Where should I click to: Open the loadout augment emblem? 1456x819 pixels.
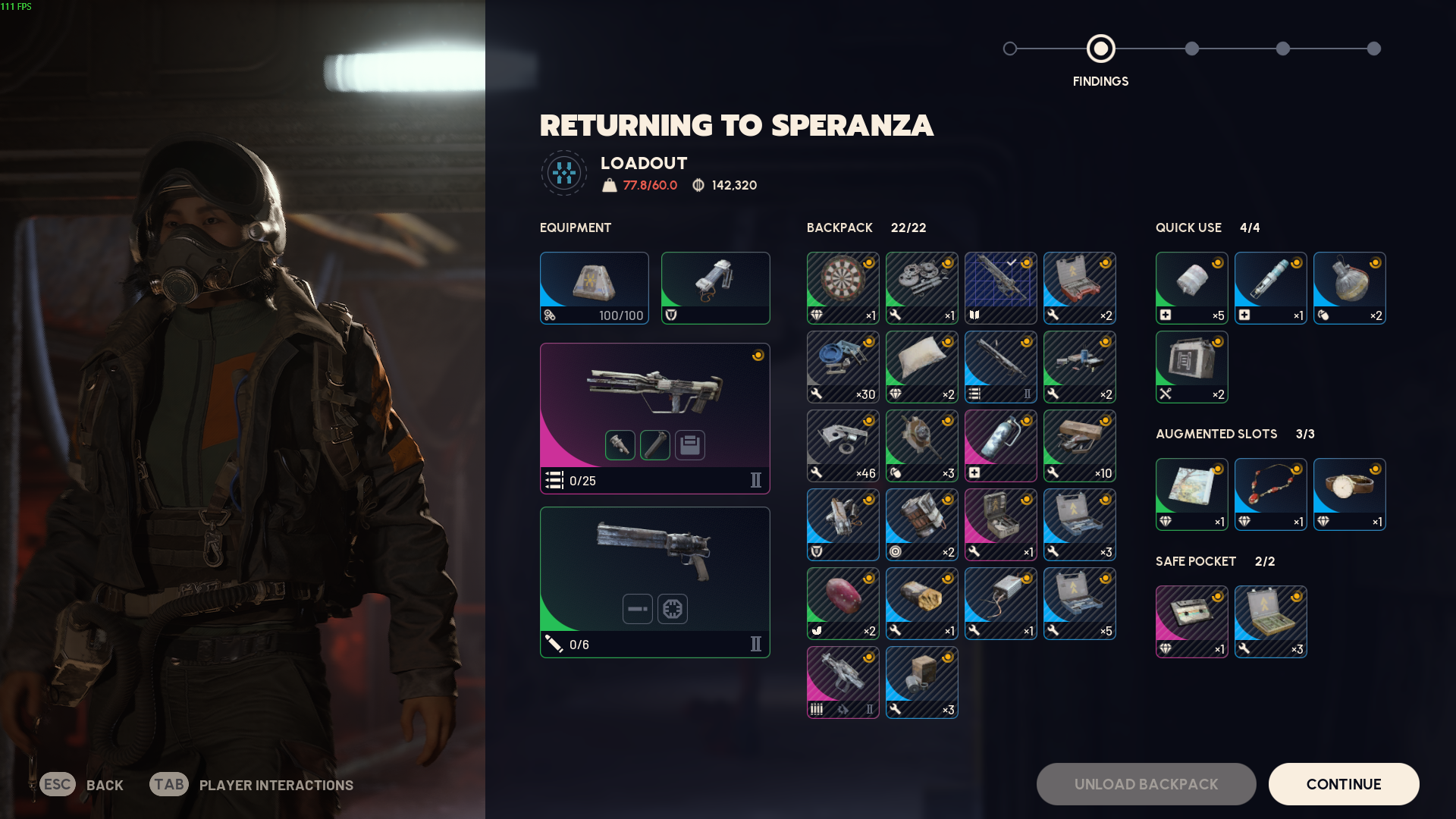(x=563, y=173)
